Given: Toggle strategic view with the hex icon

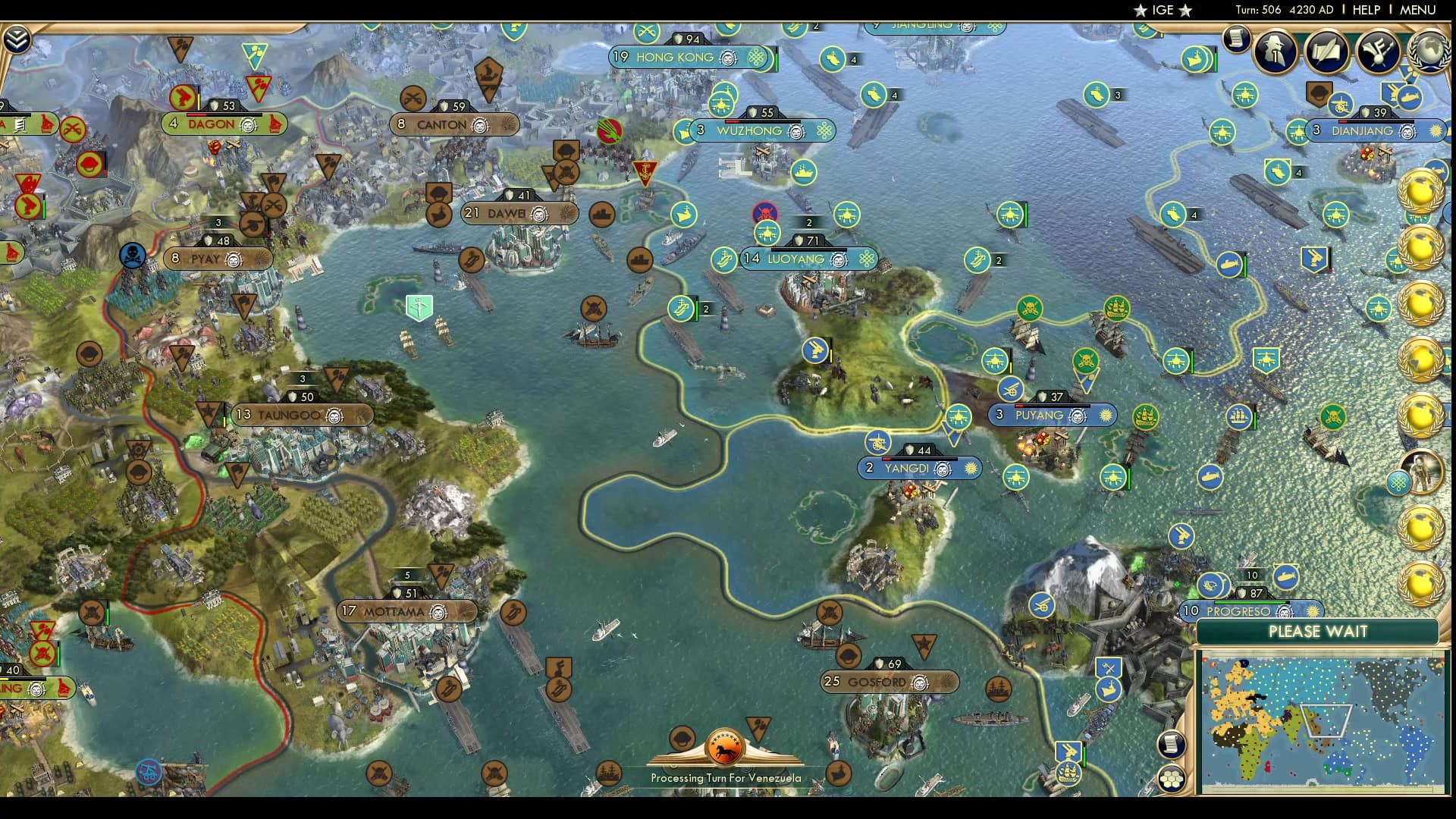Looking at the screenshot, I should (x=1172, y=778).
